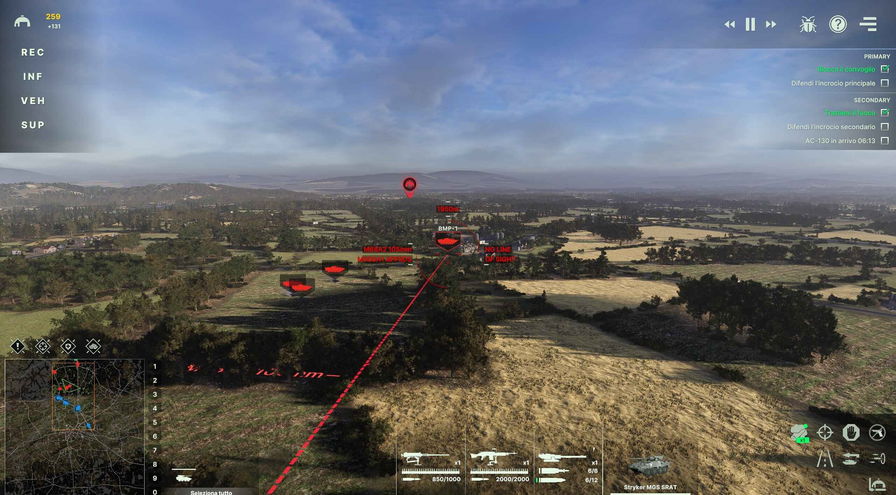Speed up the game with fast-forward
This screenshot has width=896, height=495.
pos(771,24)
